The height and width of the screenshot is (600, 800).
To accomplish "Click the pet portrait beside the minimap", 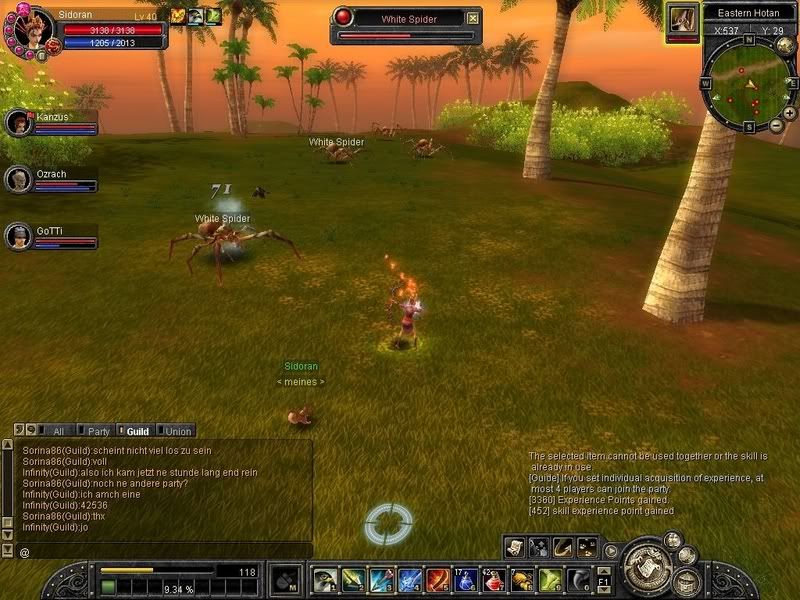I will (x=683, y=19).
